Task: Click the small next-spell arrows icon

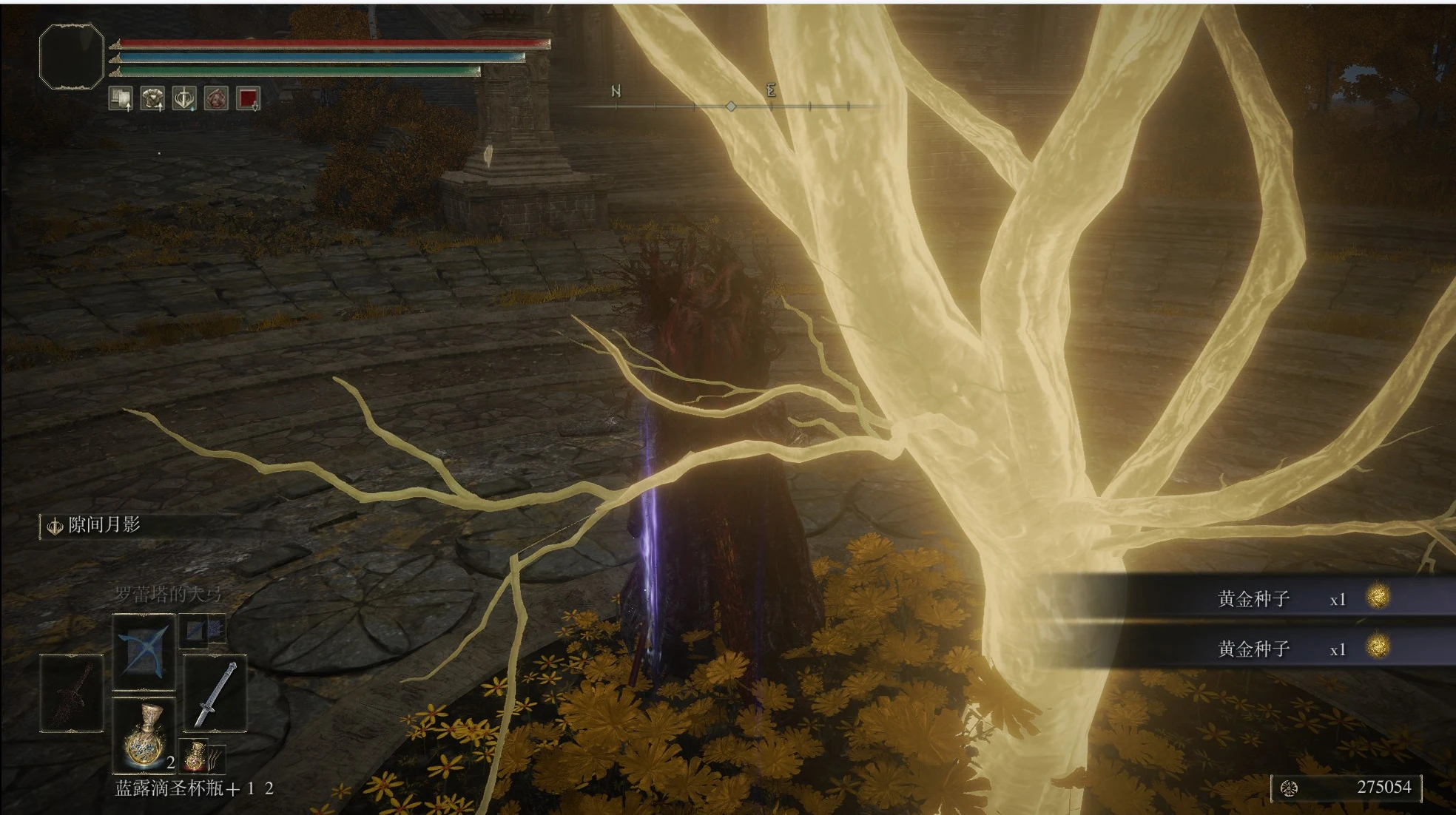Action: pyautogui.click(x=203, y=630)
